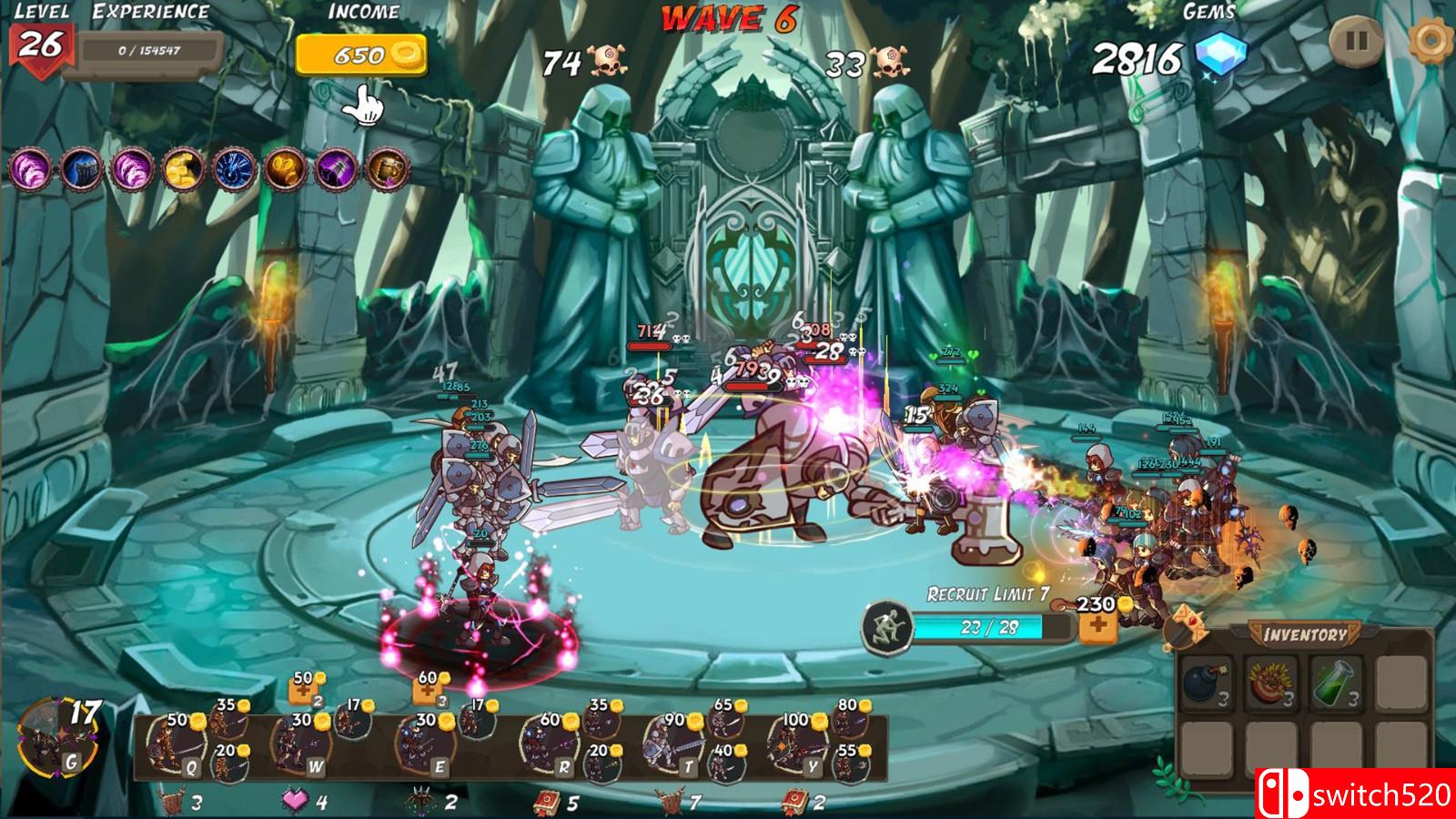Pause the battle

[x=1356, y=42]
